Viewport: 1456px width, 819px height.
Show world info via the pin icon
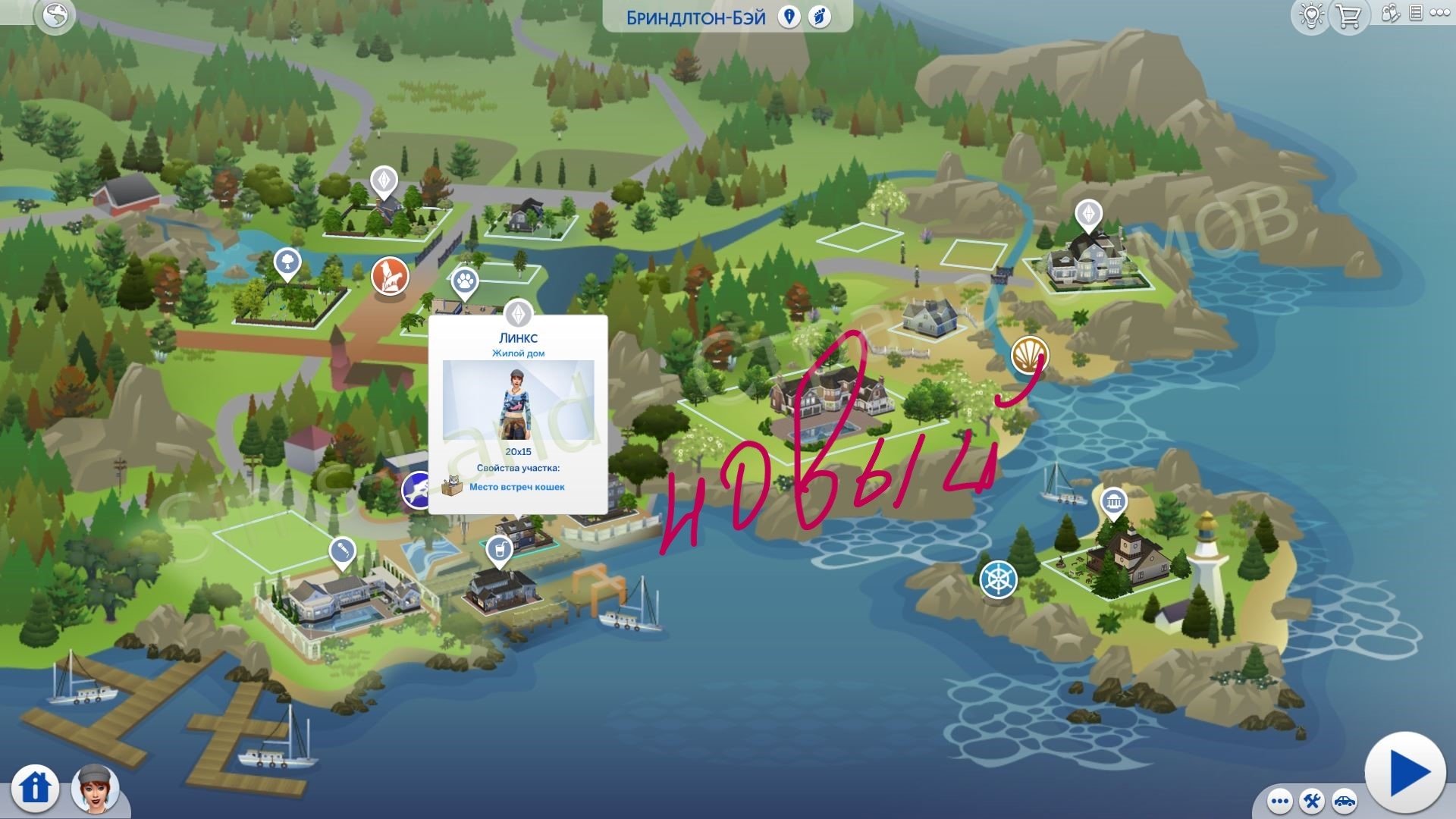[x=789, y=17]
